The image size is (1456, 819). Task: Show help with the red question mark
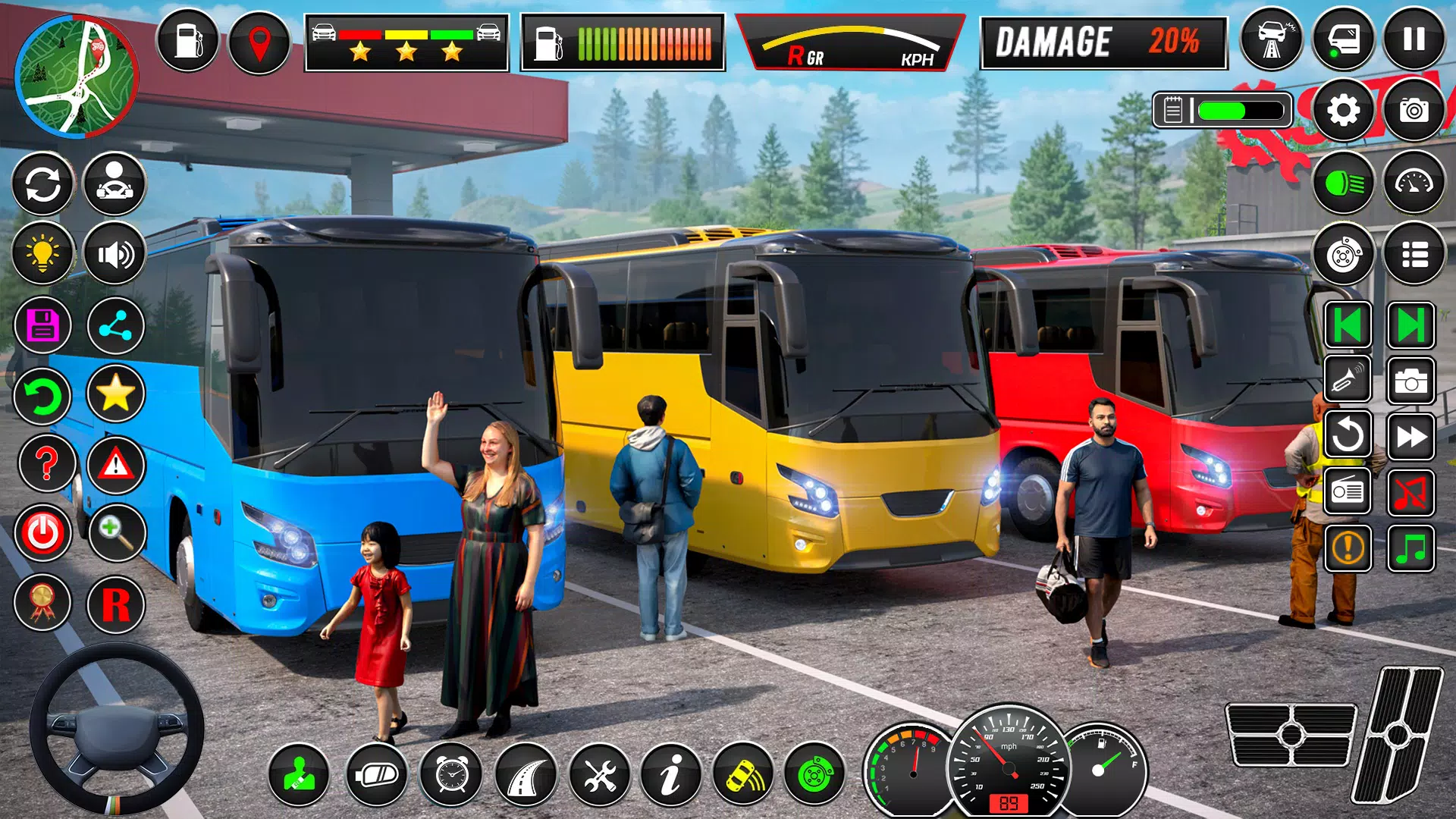point(46,463)
